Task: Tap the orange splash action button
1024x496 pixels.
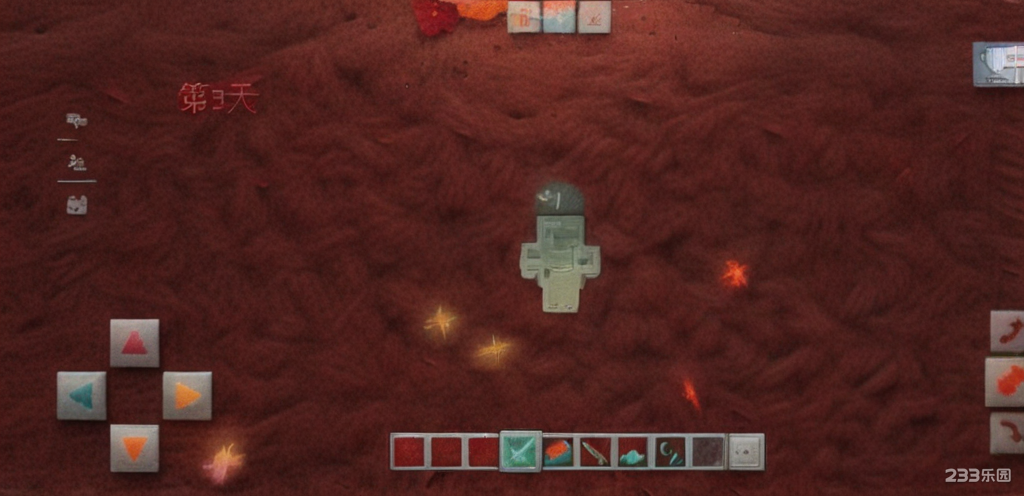Action: click(1007, 381)
